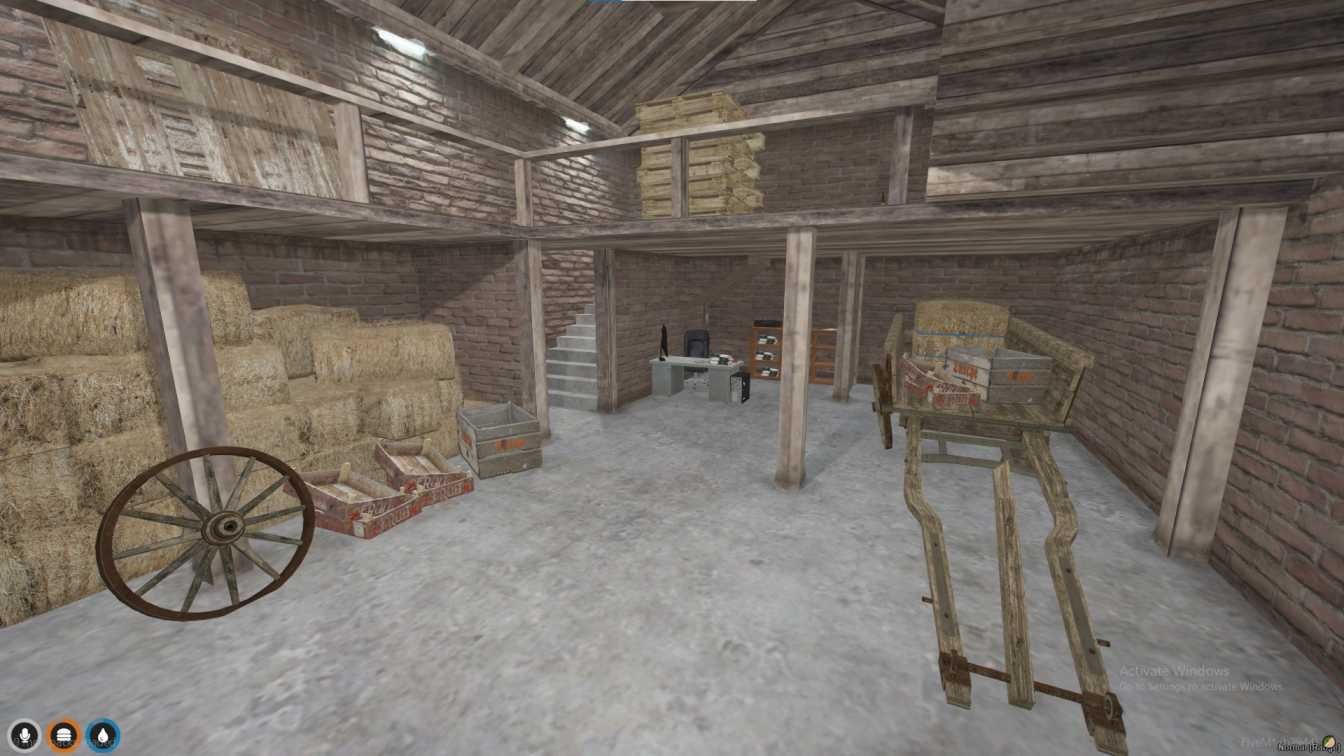The image size is (1344, 756).
Task: Click the burger glyph in the hunger indicator
Action: [x=63, y=735]
